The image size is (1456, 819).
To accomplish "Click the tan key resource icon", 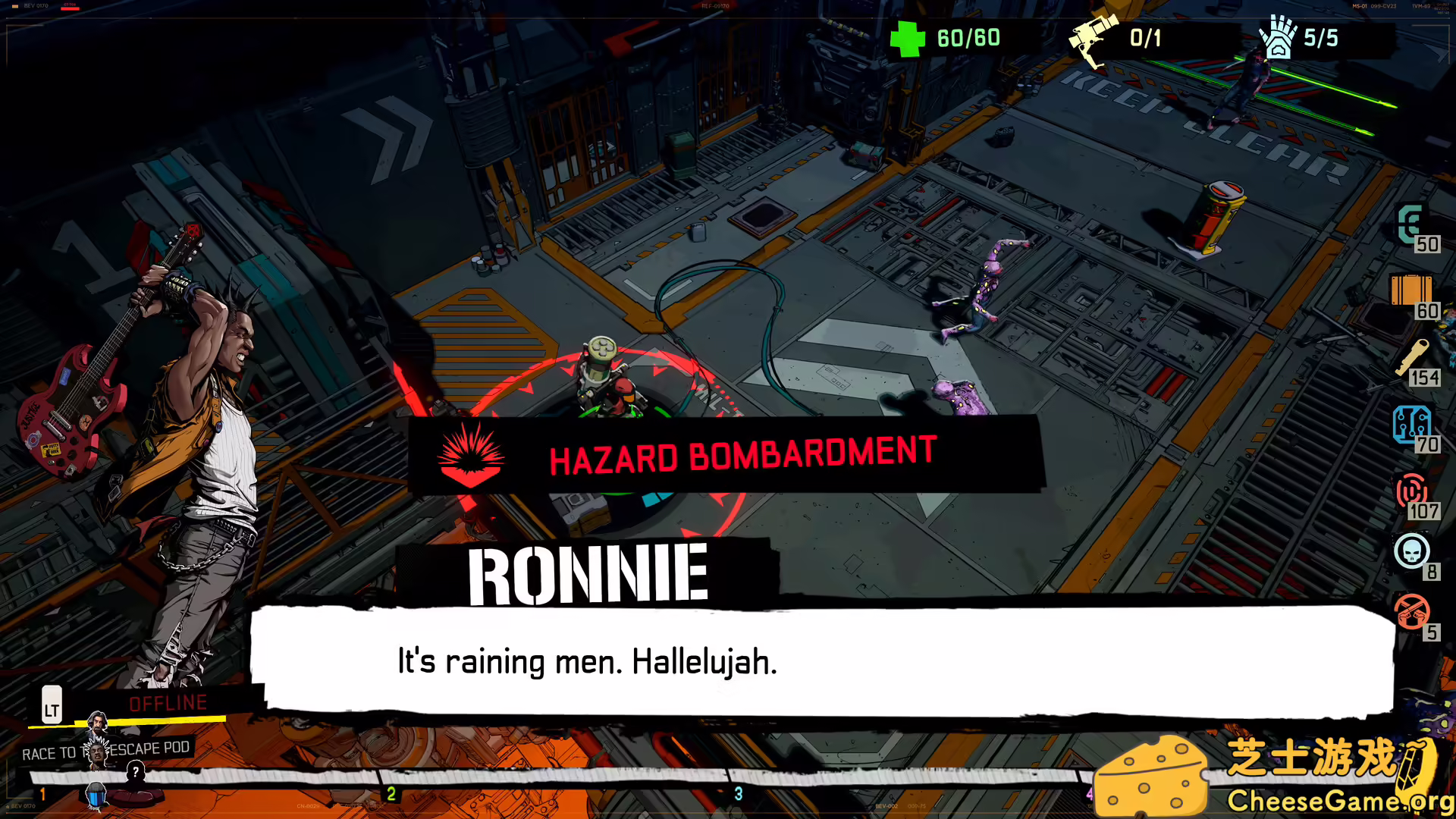I will tap(1411, 357).
